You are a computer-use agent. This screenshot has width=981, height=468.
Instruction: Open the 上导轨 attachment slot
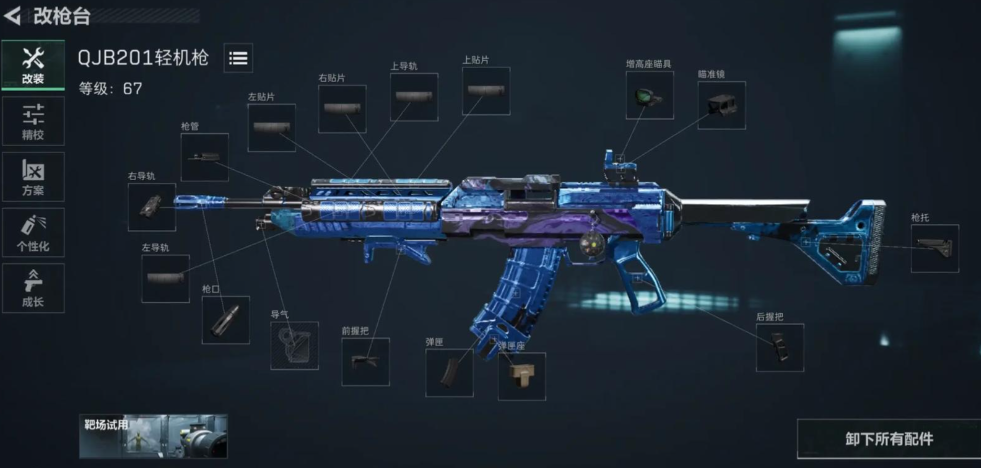pos(414,97)
